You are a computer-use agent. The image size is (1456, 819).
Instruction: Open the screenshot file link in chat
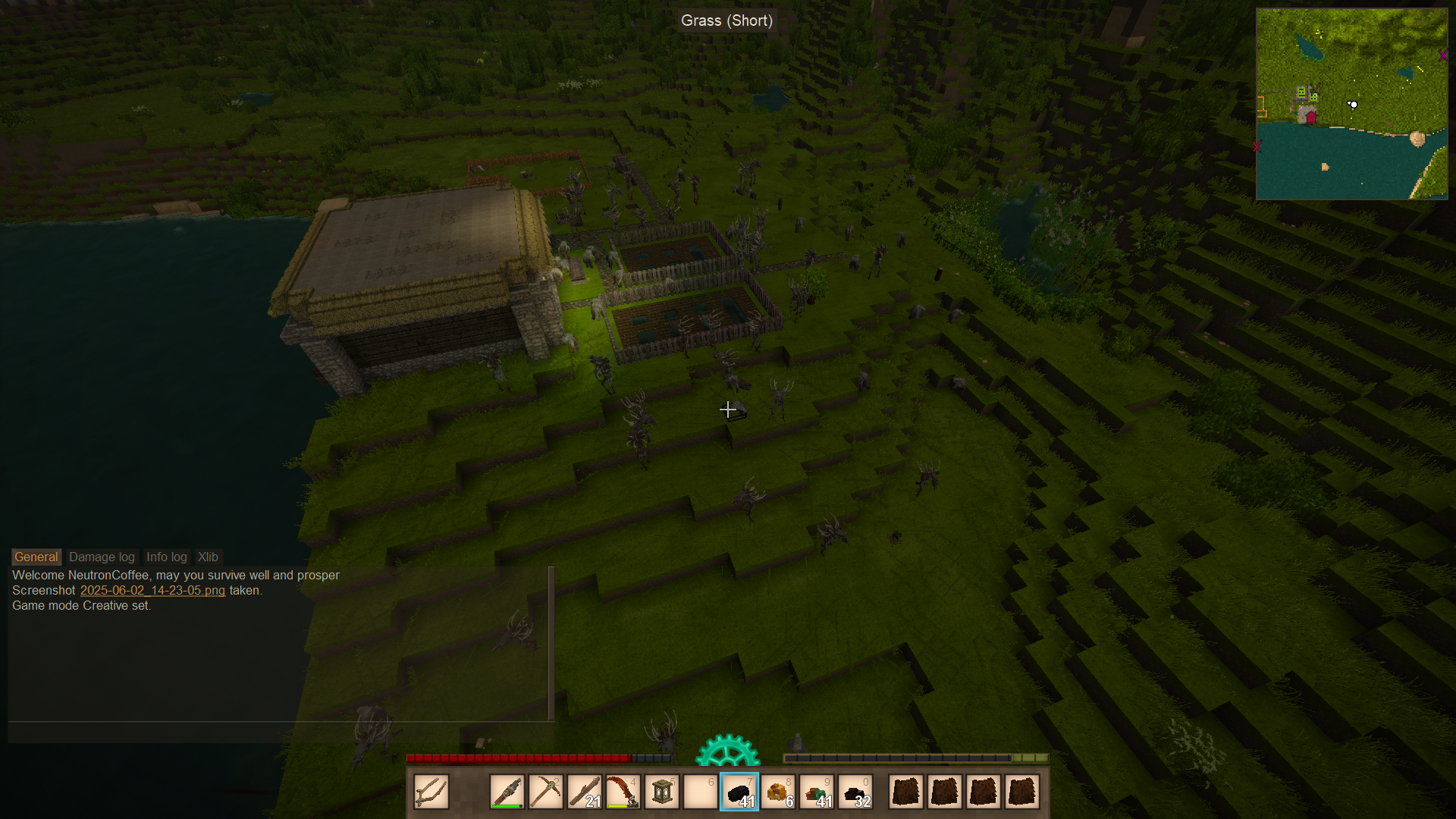(x=152, y=590)
